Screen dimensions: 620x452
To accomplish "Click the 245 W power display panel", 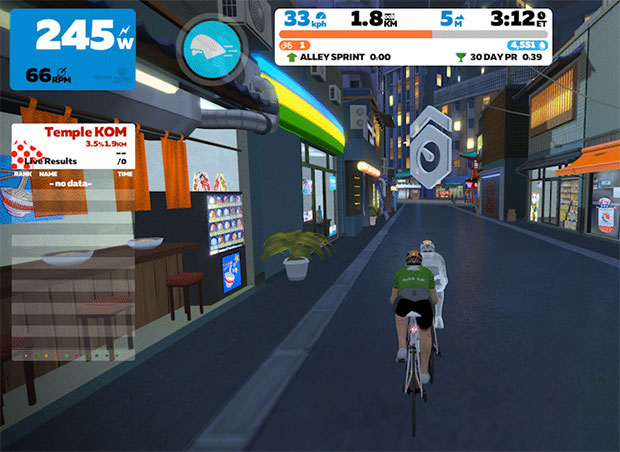I will [72, 48].
